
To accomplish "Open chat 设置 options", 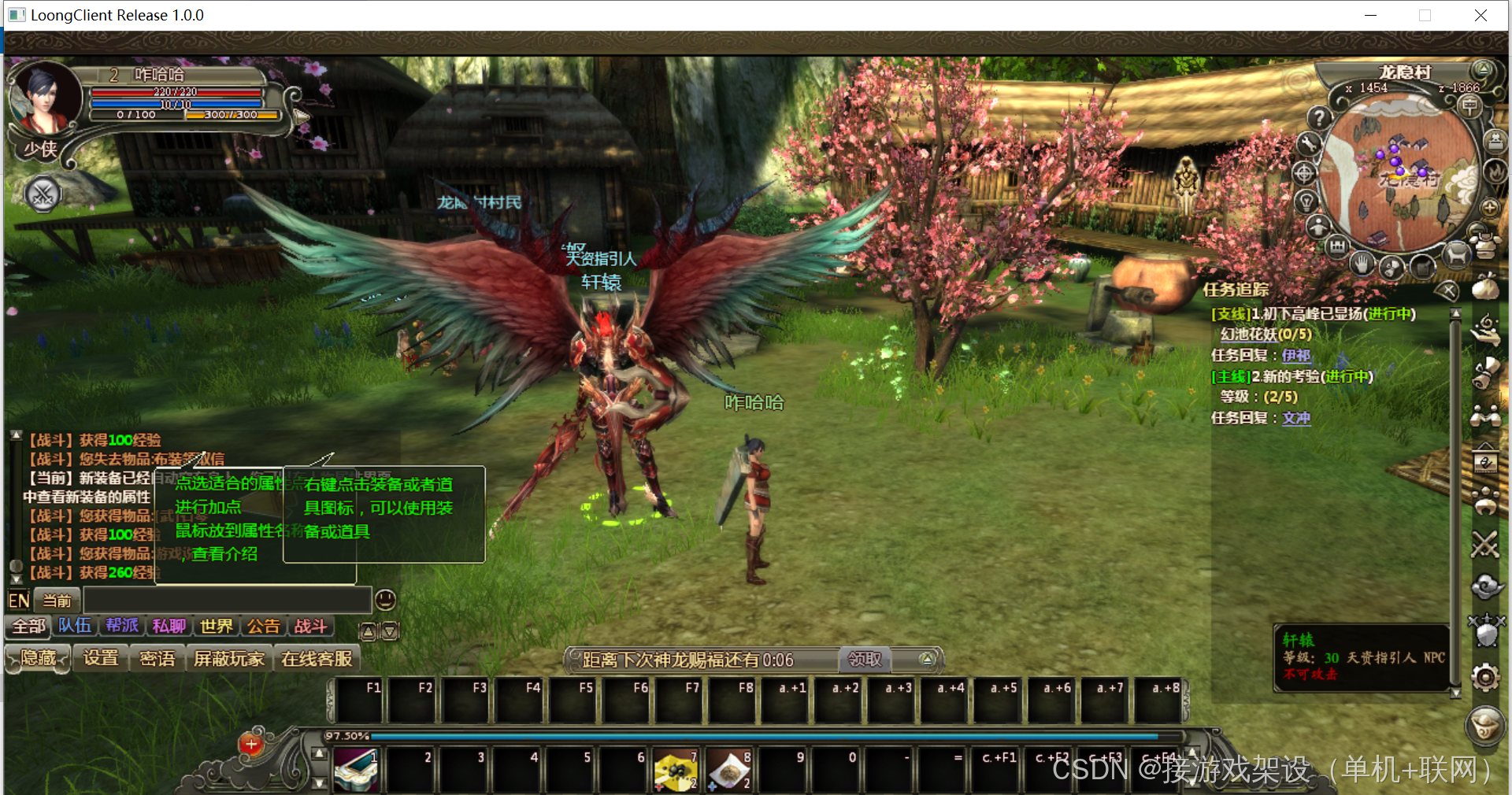I will [x=101, y=658].
